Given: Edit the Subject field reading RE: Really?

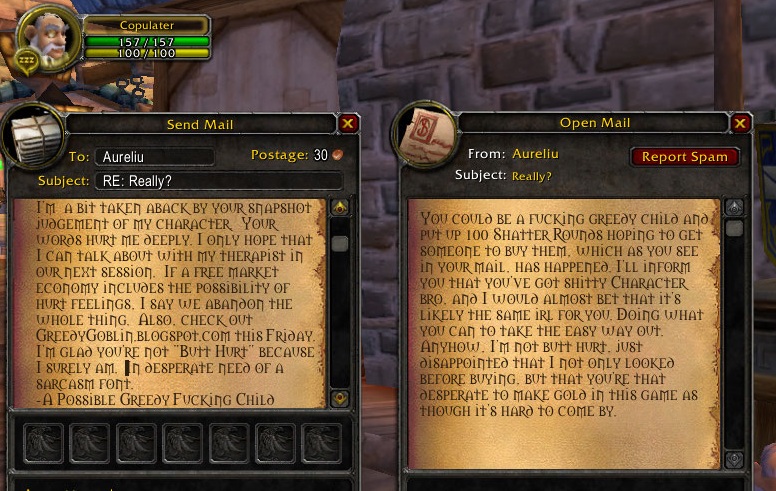Looking at the screenshot, I should coord(218,181).
